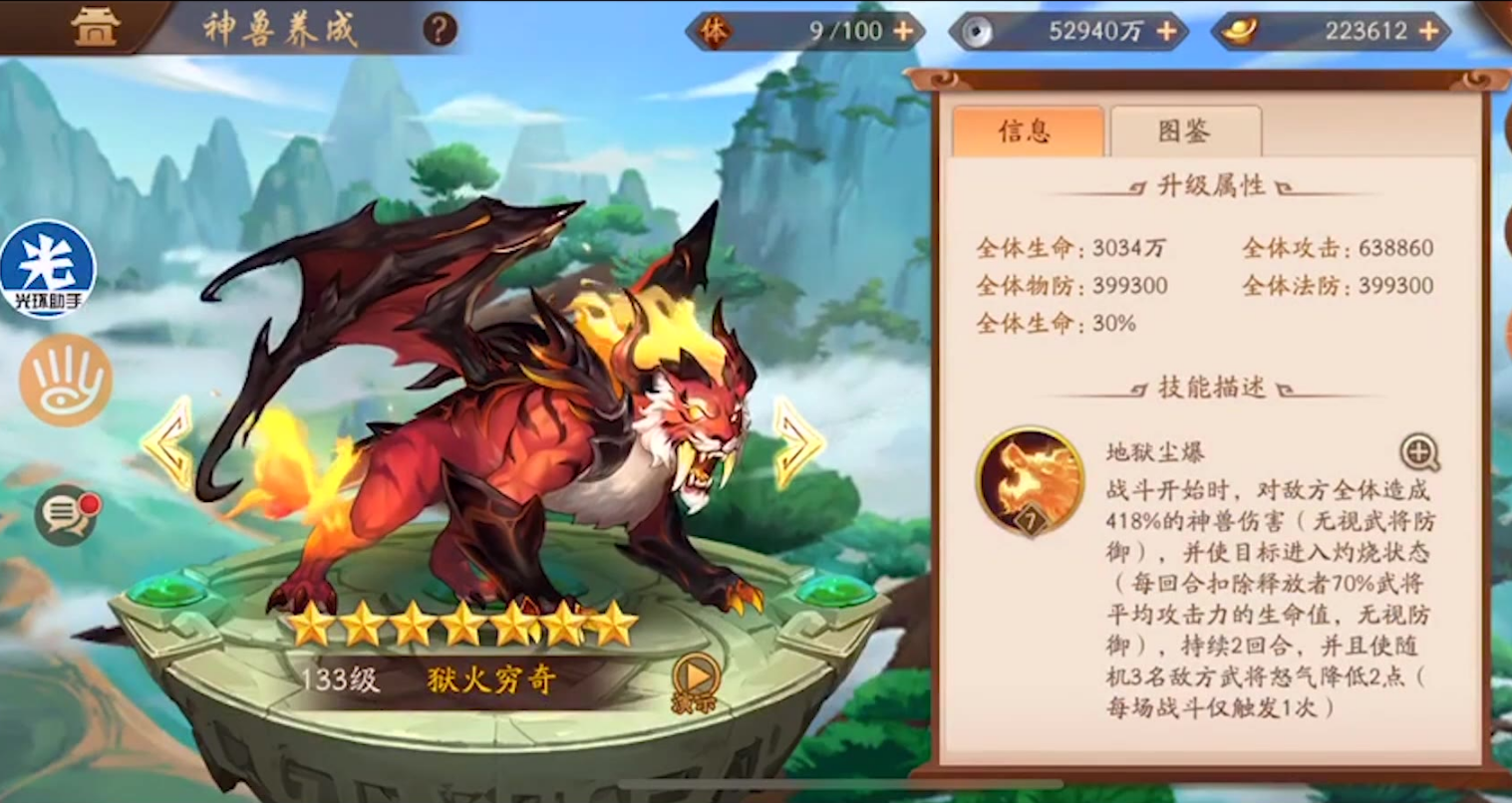Image resolution: width=1512 pixels, height=803 pixels.
Task: Click the first star under the beast
Action: tap(310, 625)
